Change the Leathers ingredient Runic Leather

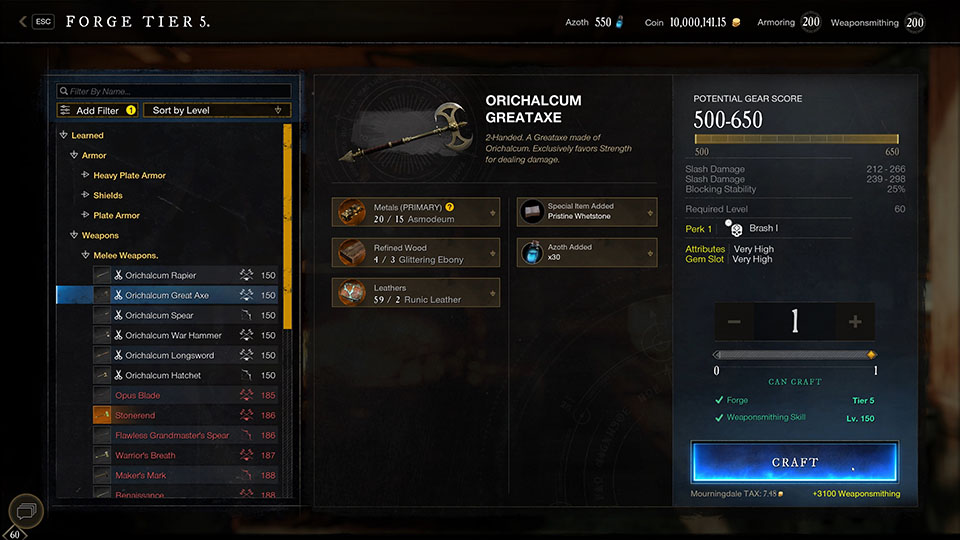(x=416, y=293)
